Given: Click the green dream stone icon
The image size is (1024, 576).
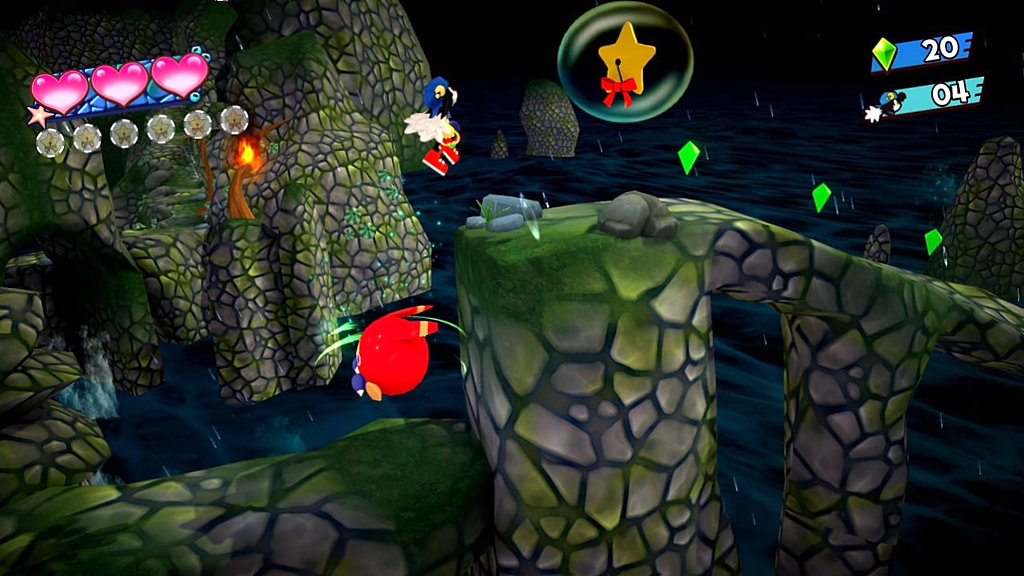Looking at the screenshot, I should pyautogui.click(x=885, y=53).
